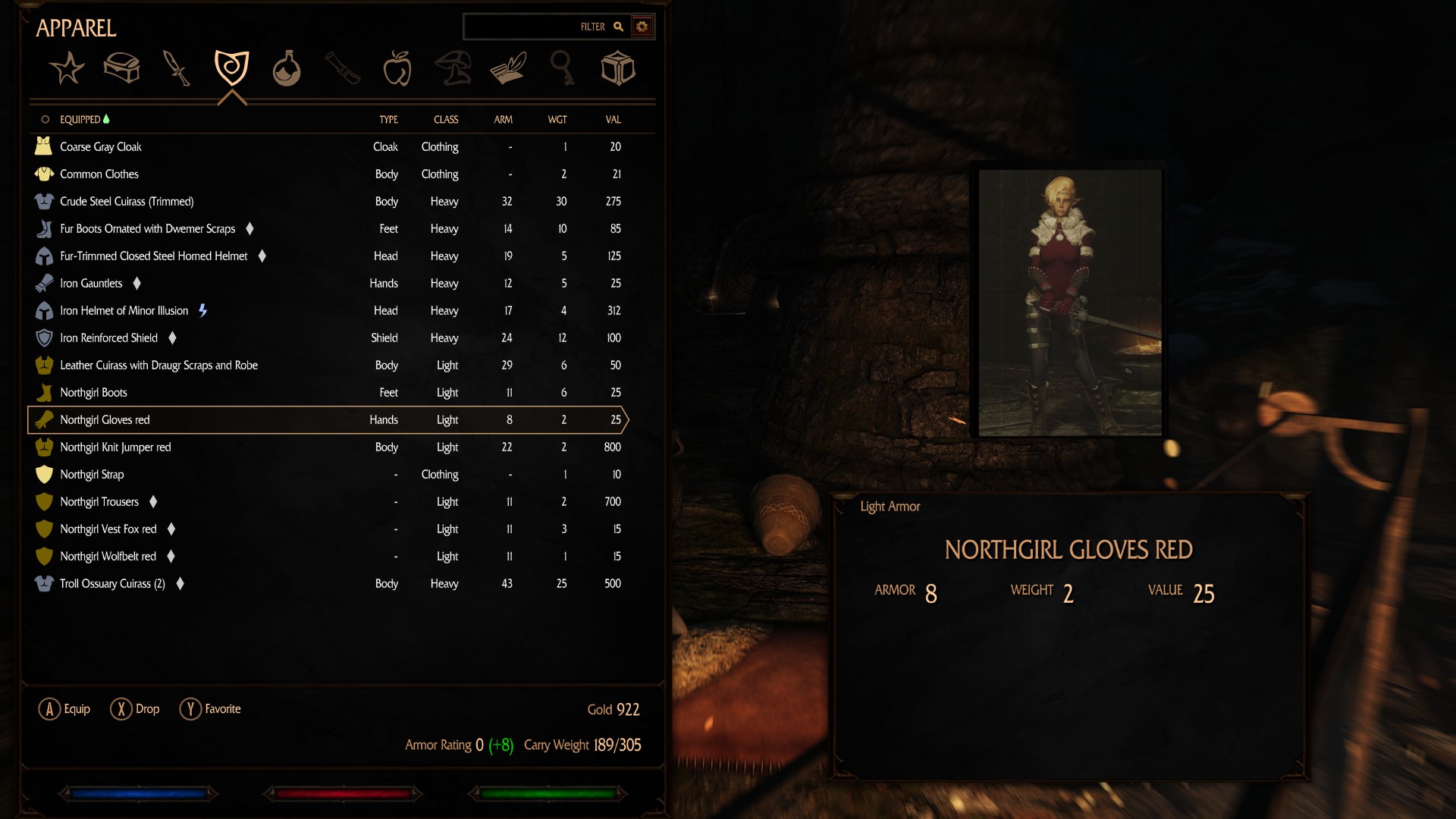Viewport: 1456px width, 819px height.
Task: Switch to the Misc cube category
Action: click(x=617, y=69)
